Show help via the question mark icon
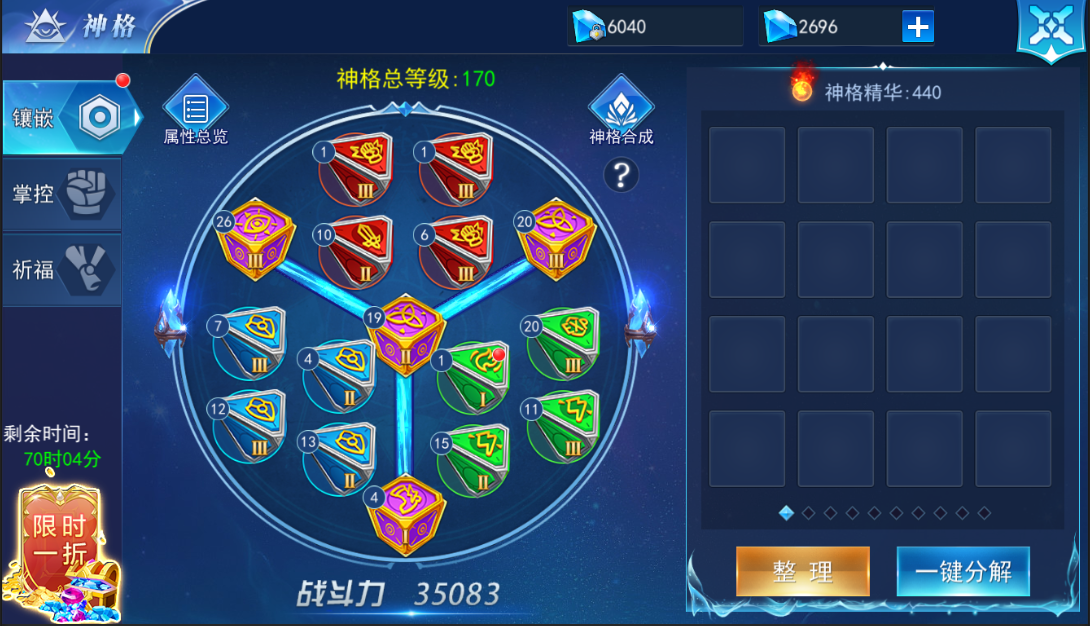 621,176
